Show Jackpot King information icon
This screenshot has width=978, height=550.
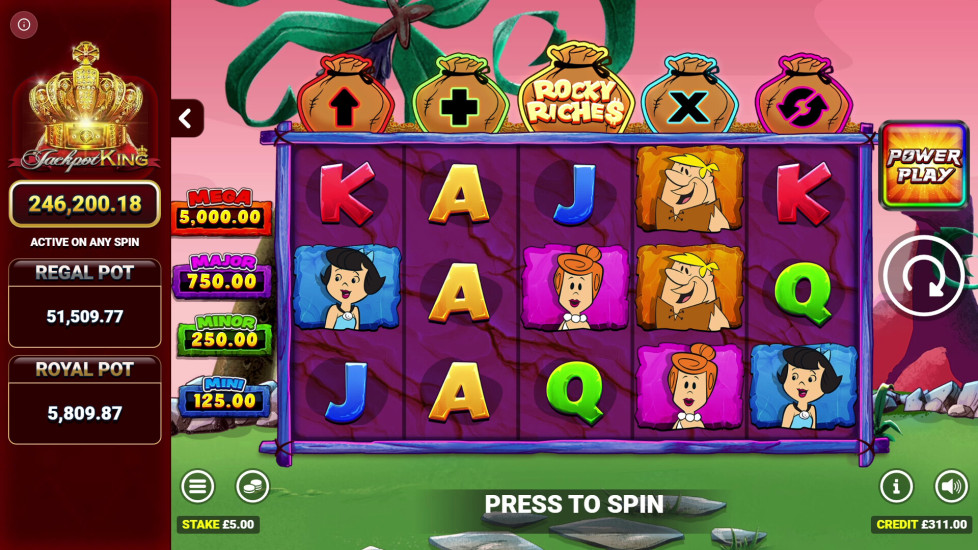point(24,24)
